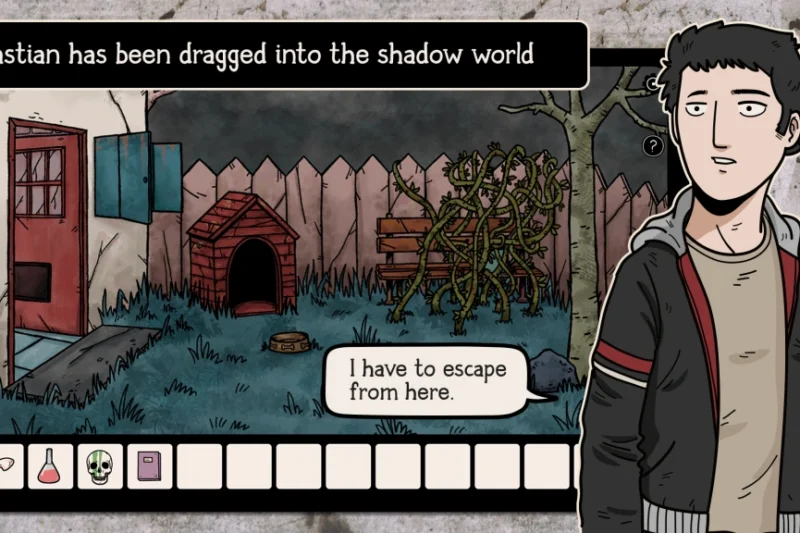Select the green skull inventory item
This screenshot has width=800, height=533.
(100, 466)
